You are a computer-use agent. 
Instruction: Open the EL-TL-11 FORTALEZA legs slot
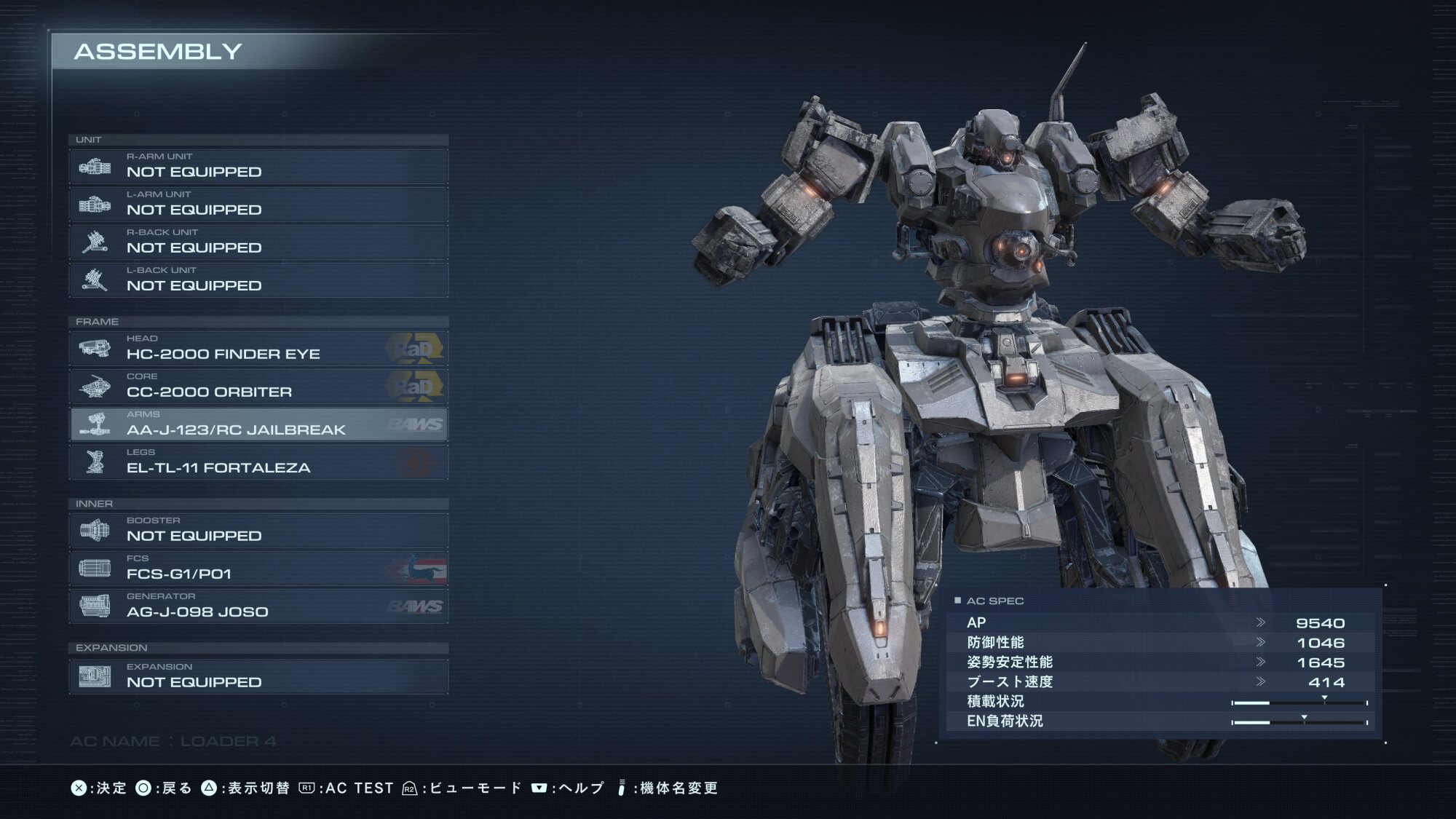258,462
